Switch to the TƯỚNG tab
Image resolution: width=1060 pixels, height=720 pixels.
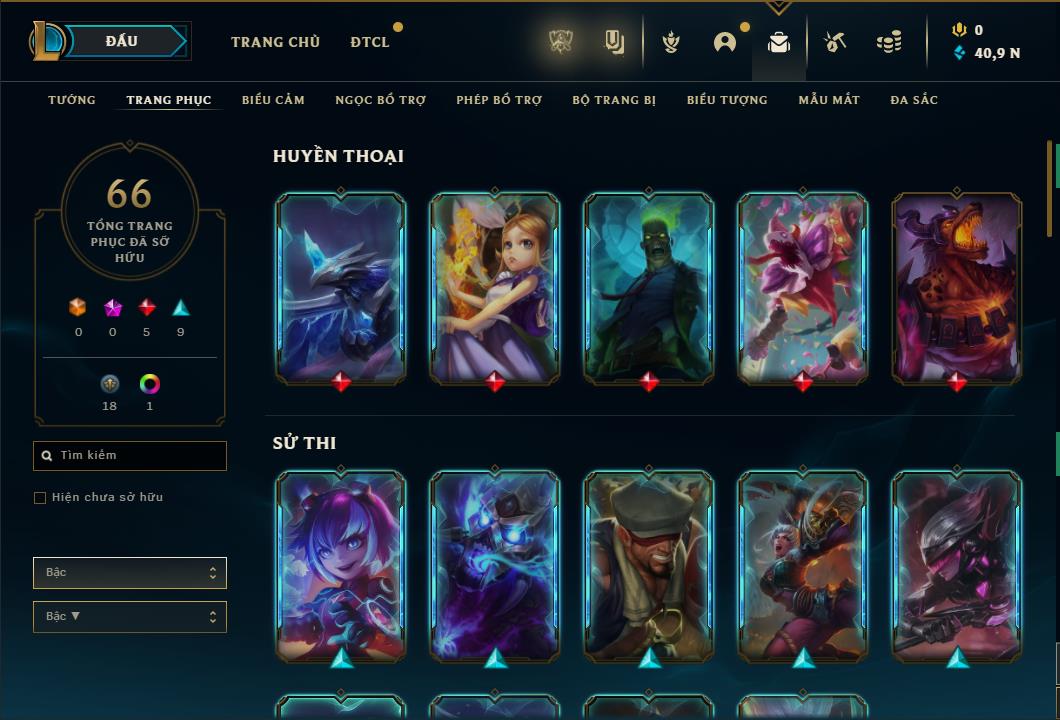pyautogui.click(x=72, y=100)
